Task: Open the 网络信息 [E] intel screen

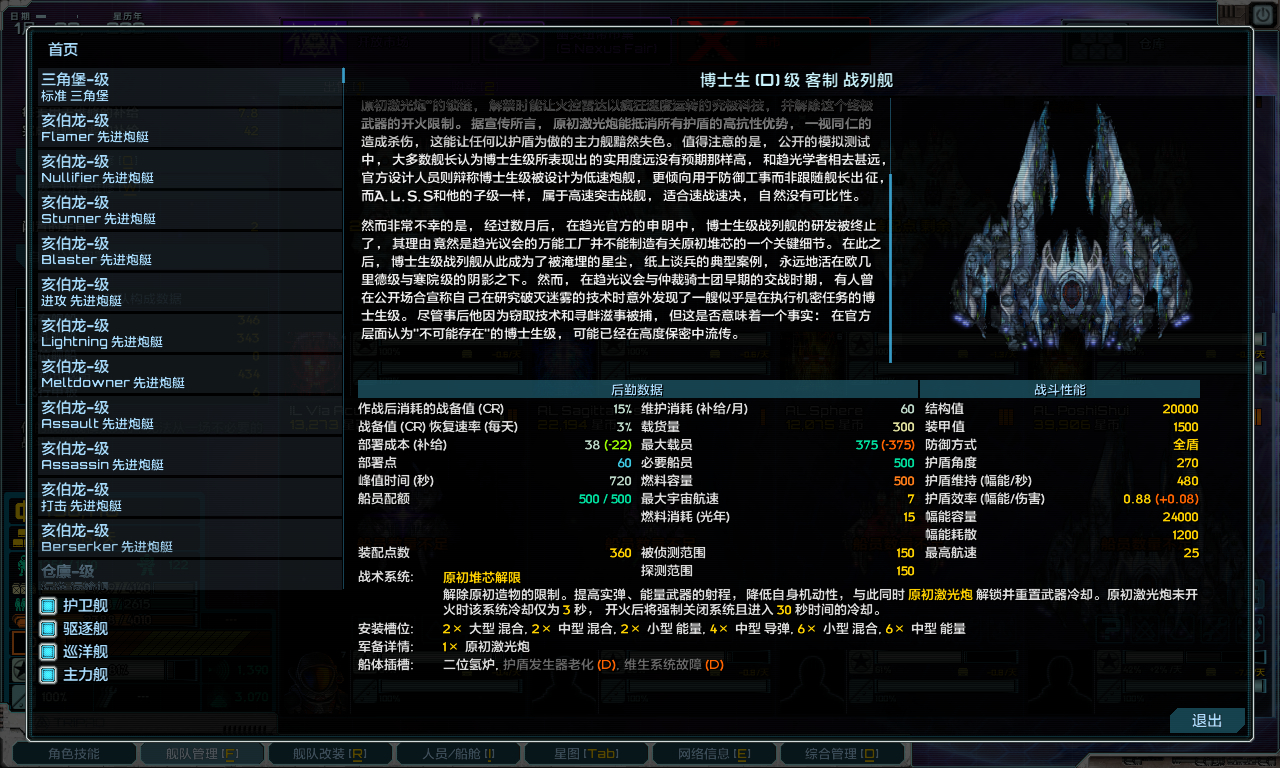Action: 714,755
